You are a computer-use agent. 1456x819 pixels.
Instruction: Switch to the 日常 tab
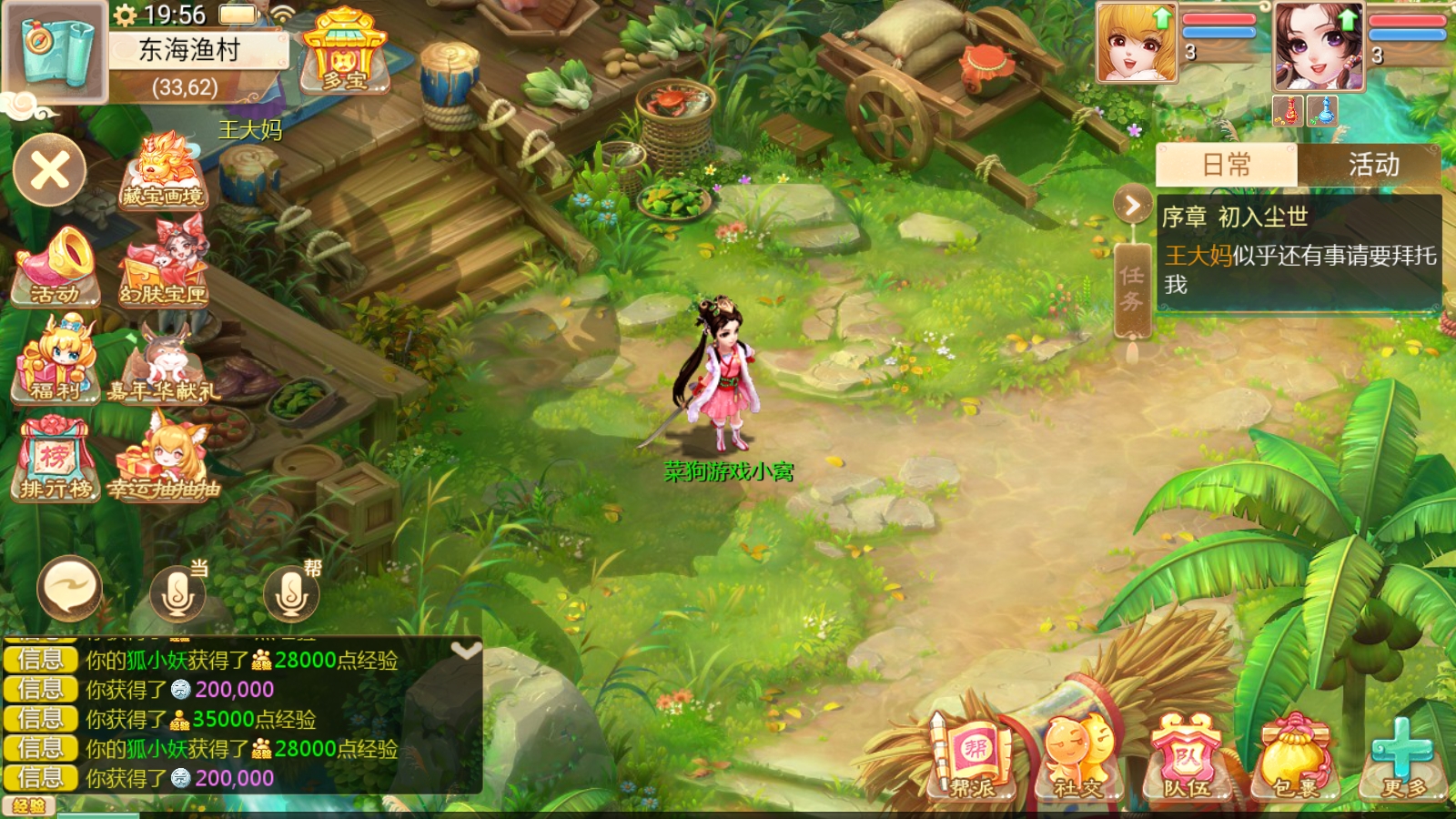[1226, 165]
